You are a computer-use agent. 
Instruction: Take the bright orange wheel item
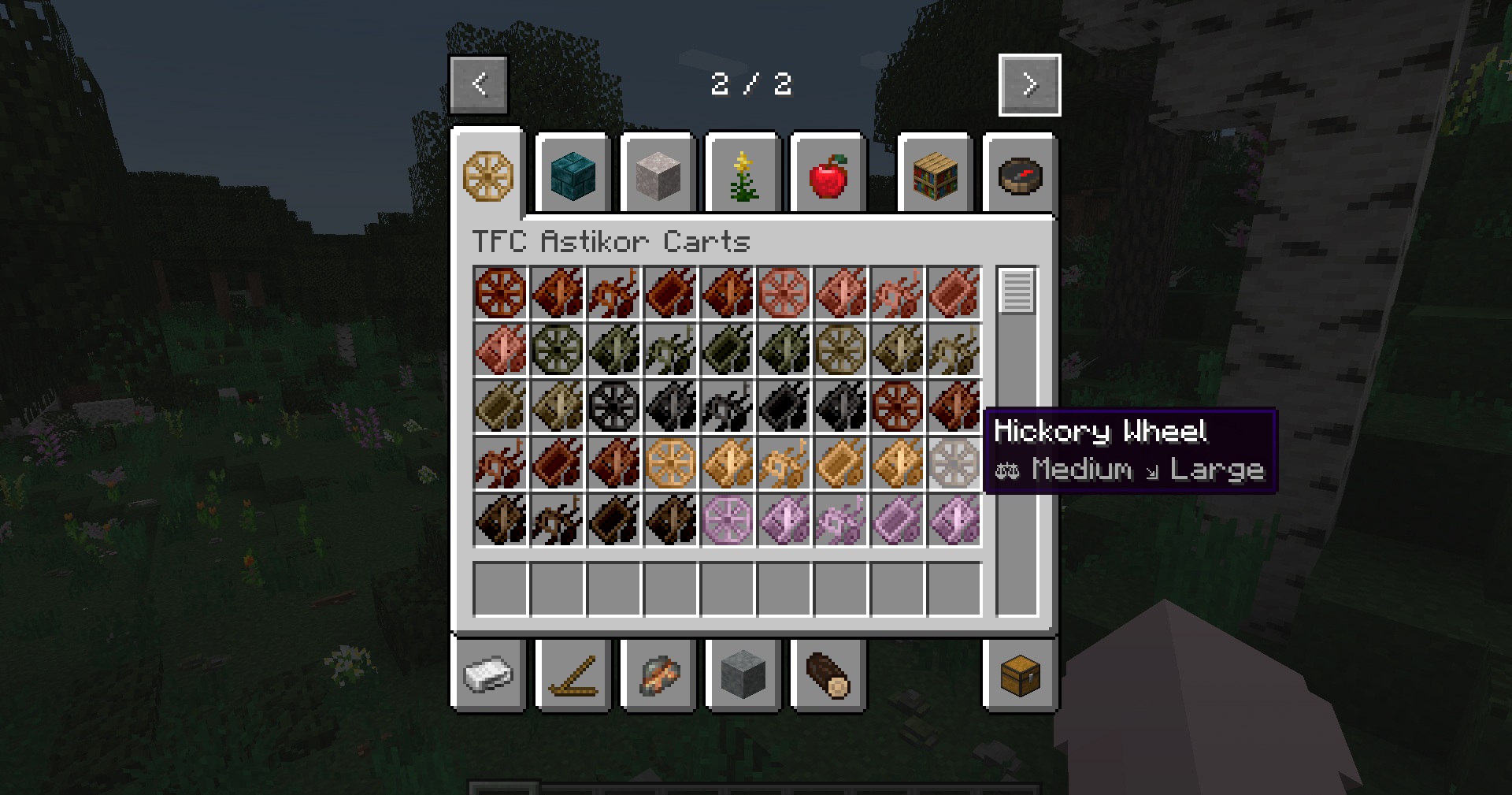coord(671,463)
